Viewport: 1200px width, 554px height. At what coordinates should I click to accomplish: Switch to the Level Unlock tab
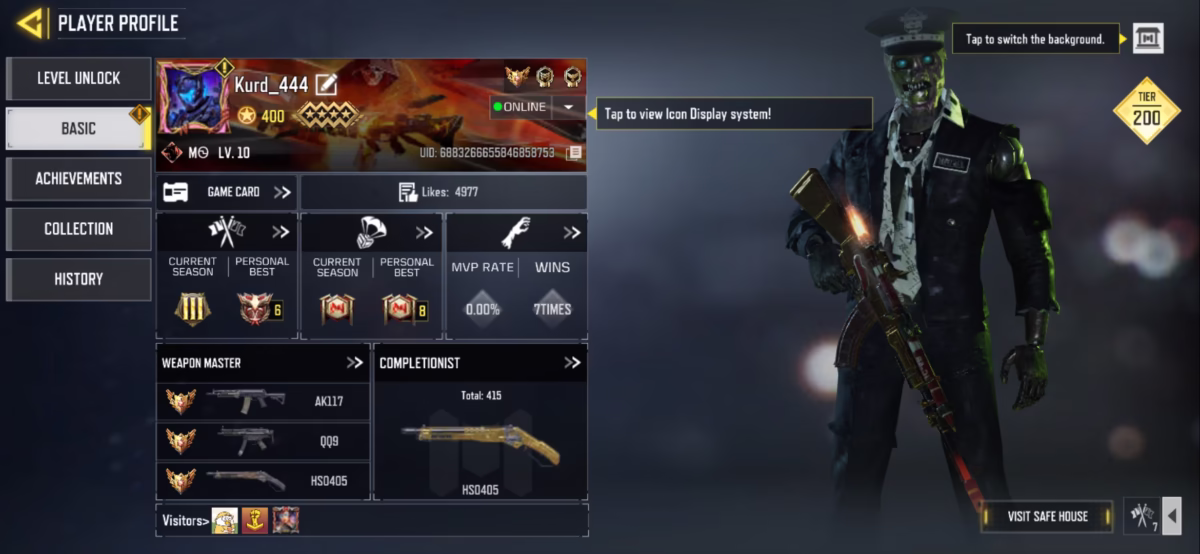[78, 78]
